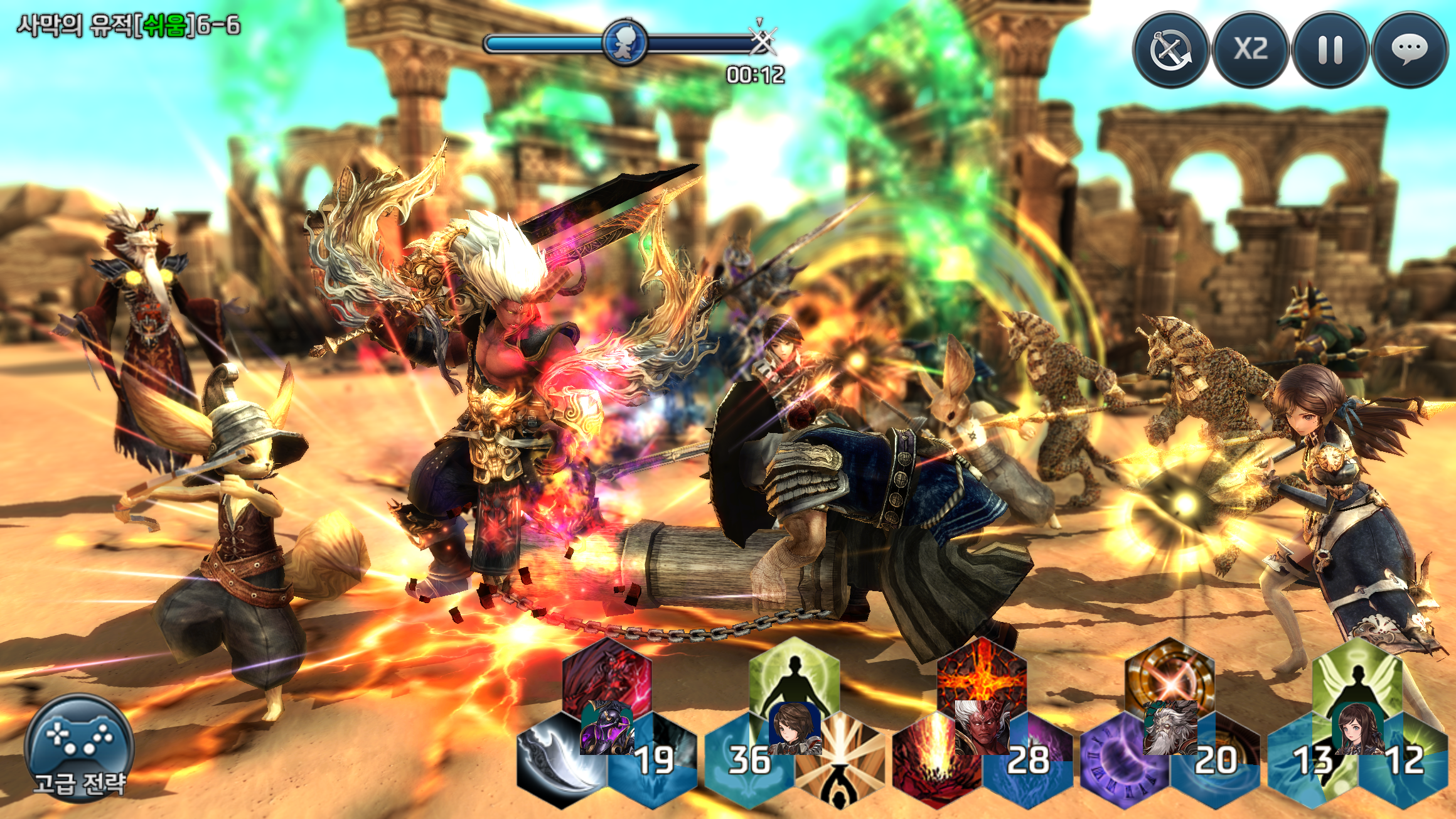This screenshot has width=1456, height=819.
Task: Select the brown-haired swordsman portrait
Action: (795, 727)
